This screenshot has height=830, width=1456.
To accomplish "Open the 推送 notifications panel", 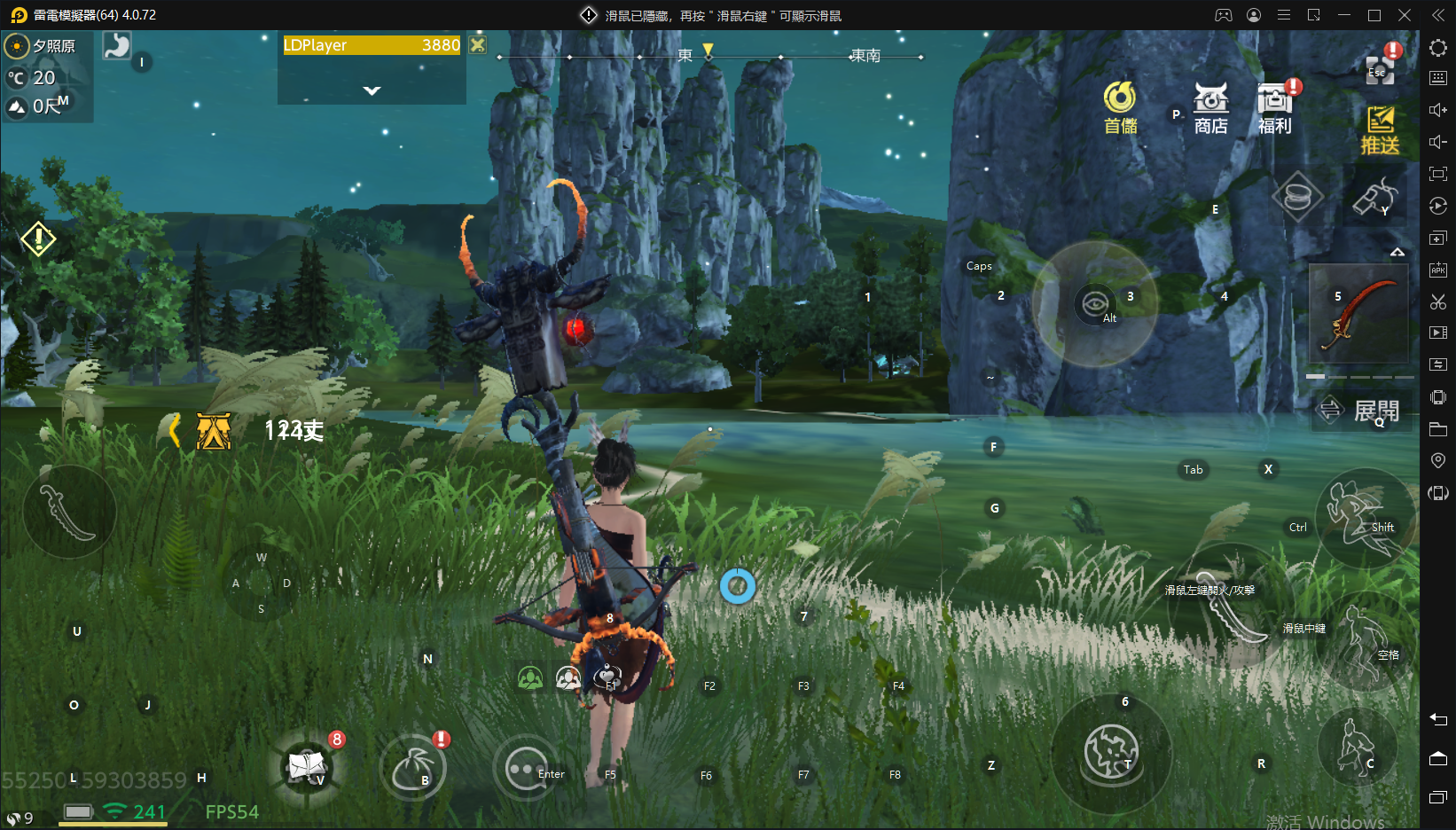I will [x=1380, y=129].
